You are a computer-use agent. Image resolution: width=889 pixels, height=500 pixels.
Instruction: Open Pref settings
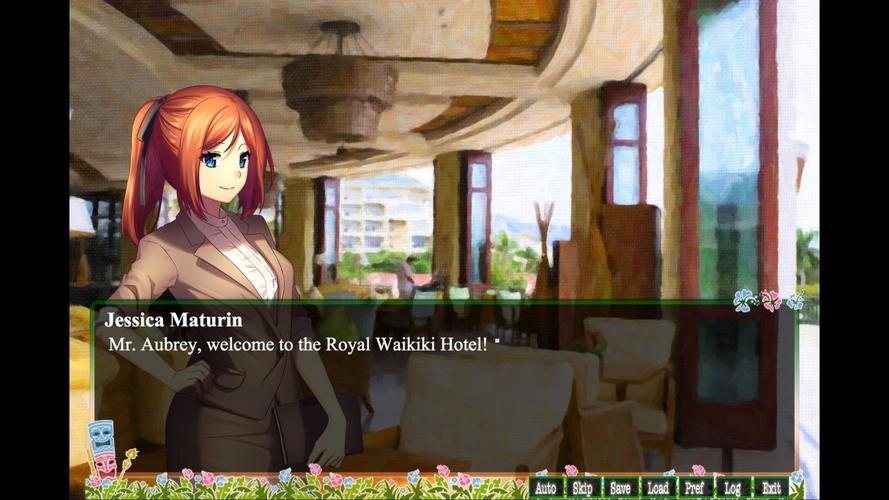click(695, 488)
